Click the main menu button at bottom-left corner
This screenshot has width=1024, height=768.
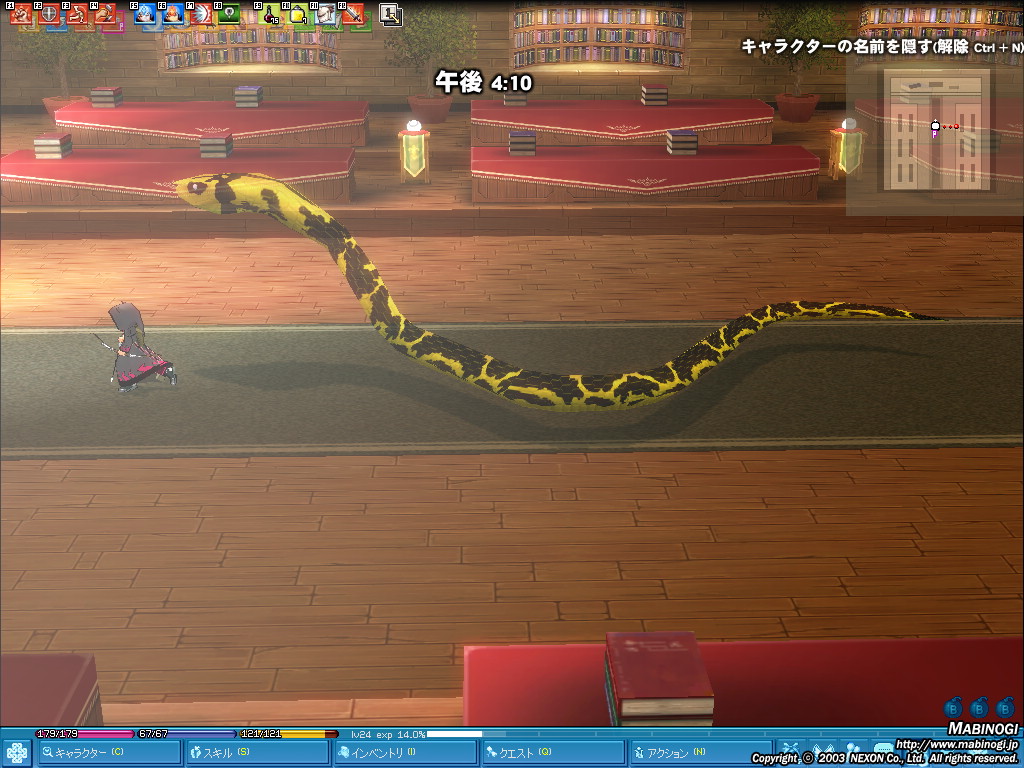click(x=16, y=753)
